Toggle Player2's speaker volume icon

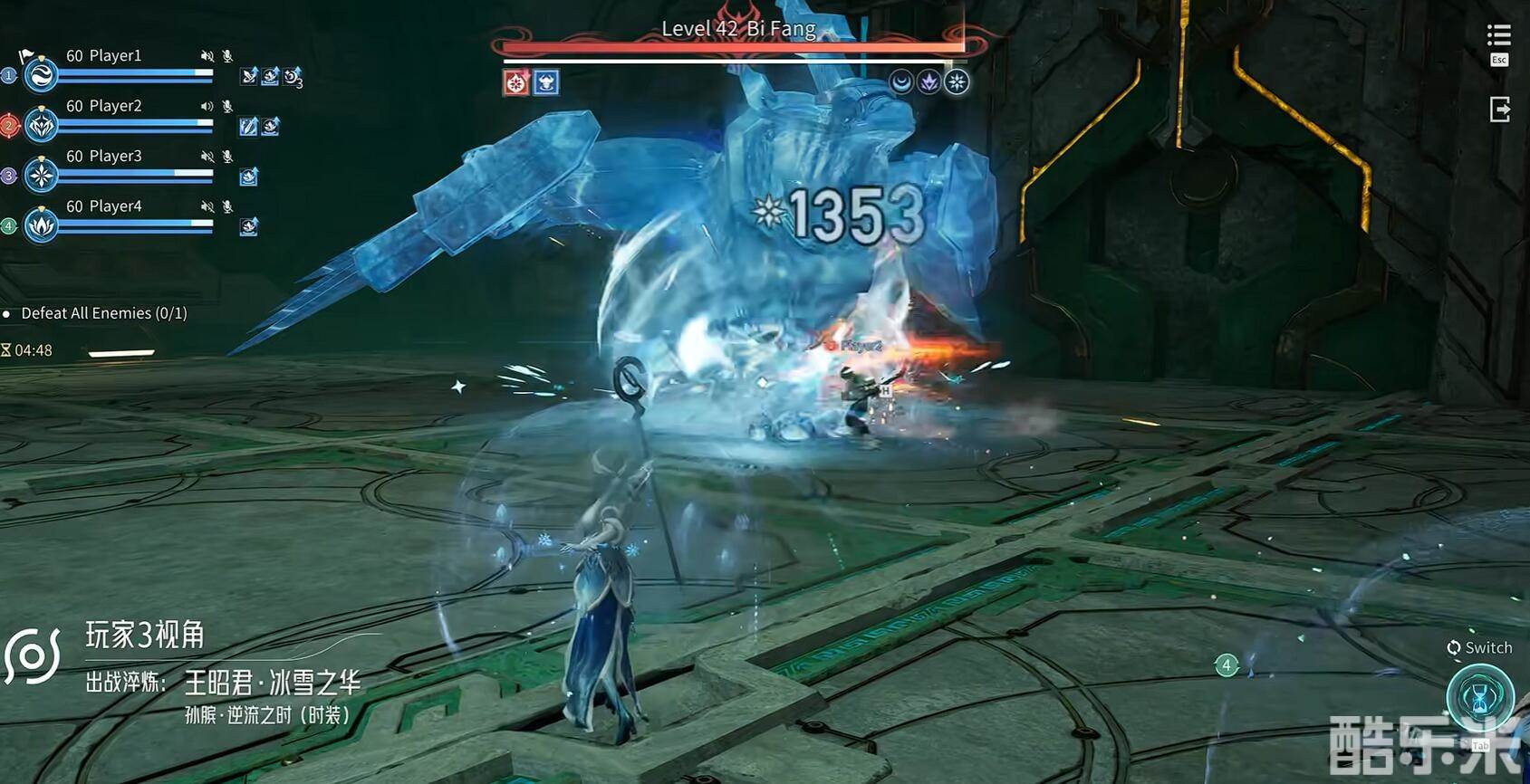(x=207, y=106)
